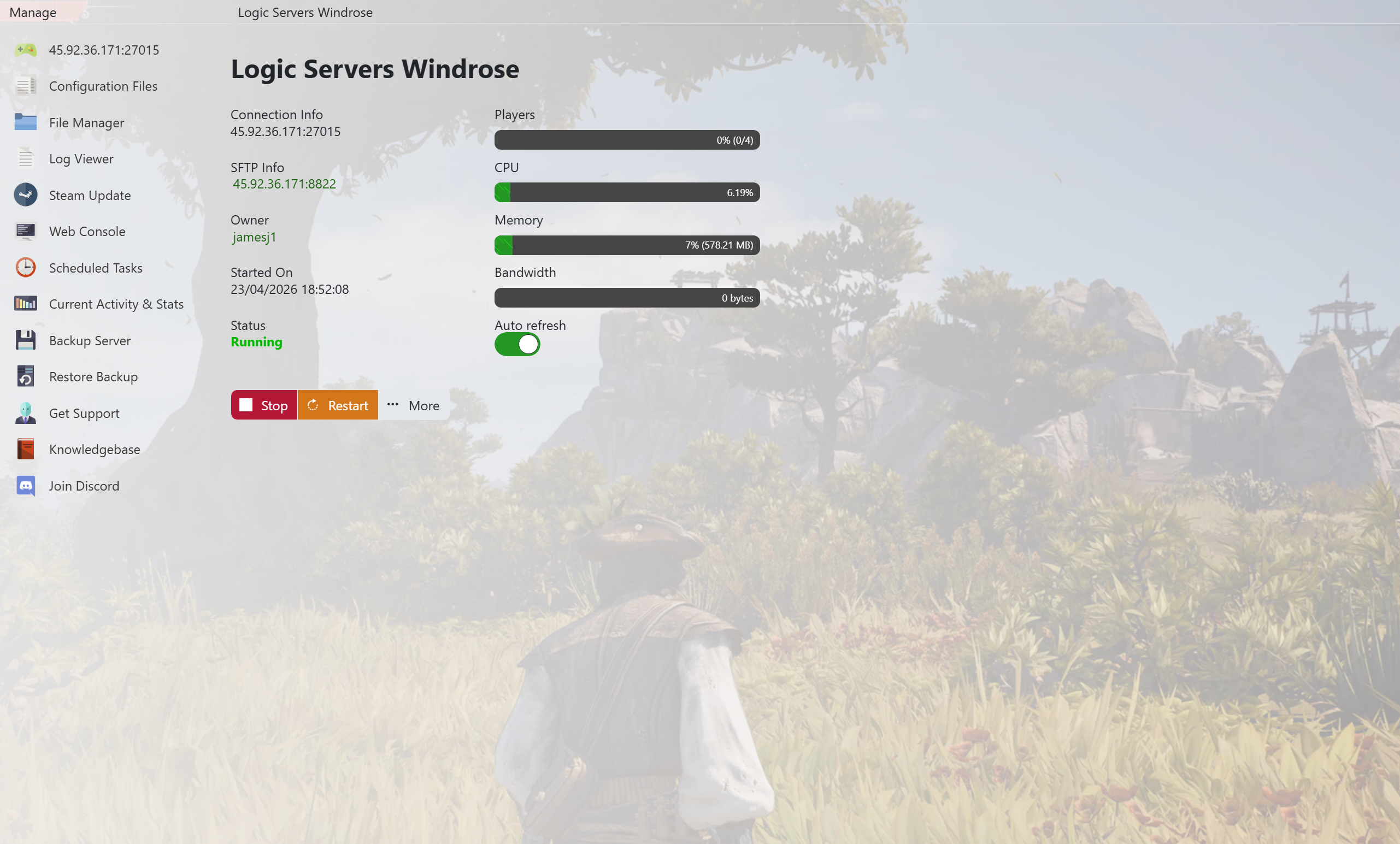1400x844 pixels.
Task: Open the File Manager
Action: (x=86, y=123)
